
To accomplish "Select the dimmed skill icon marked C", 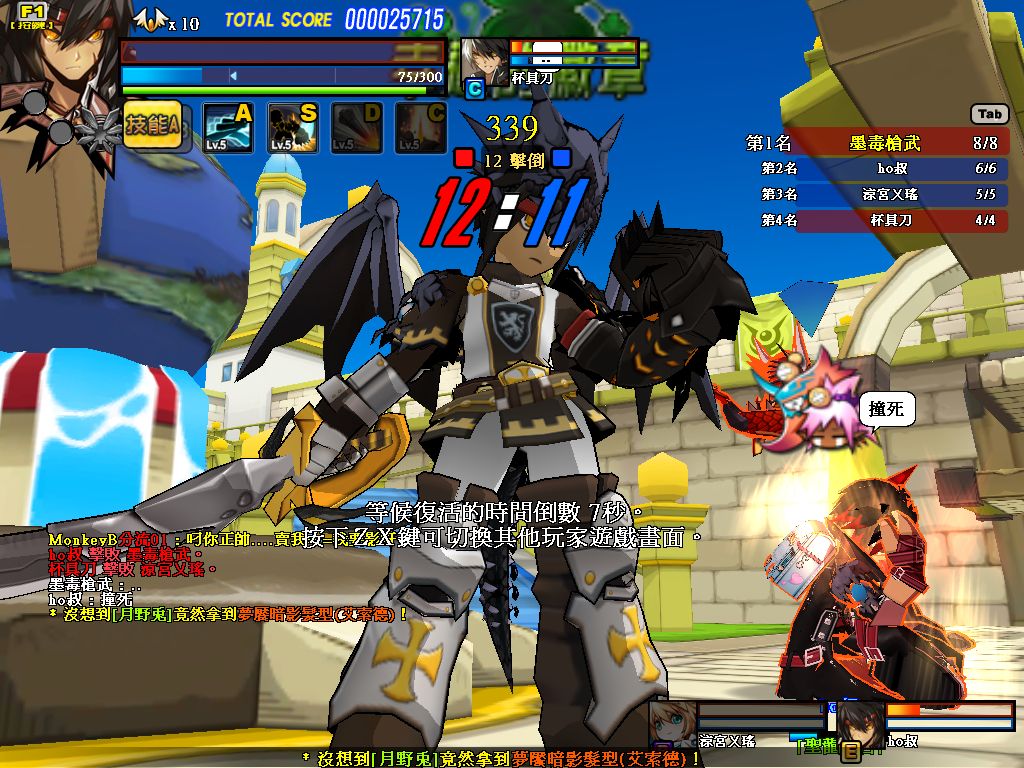I will 420,128.
